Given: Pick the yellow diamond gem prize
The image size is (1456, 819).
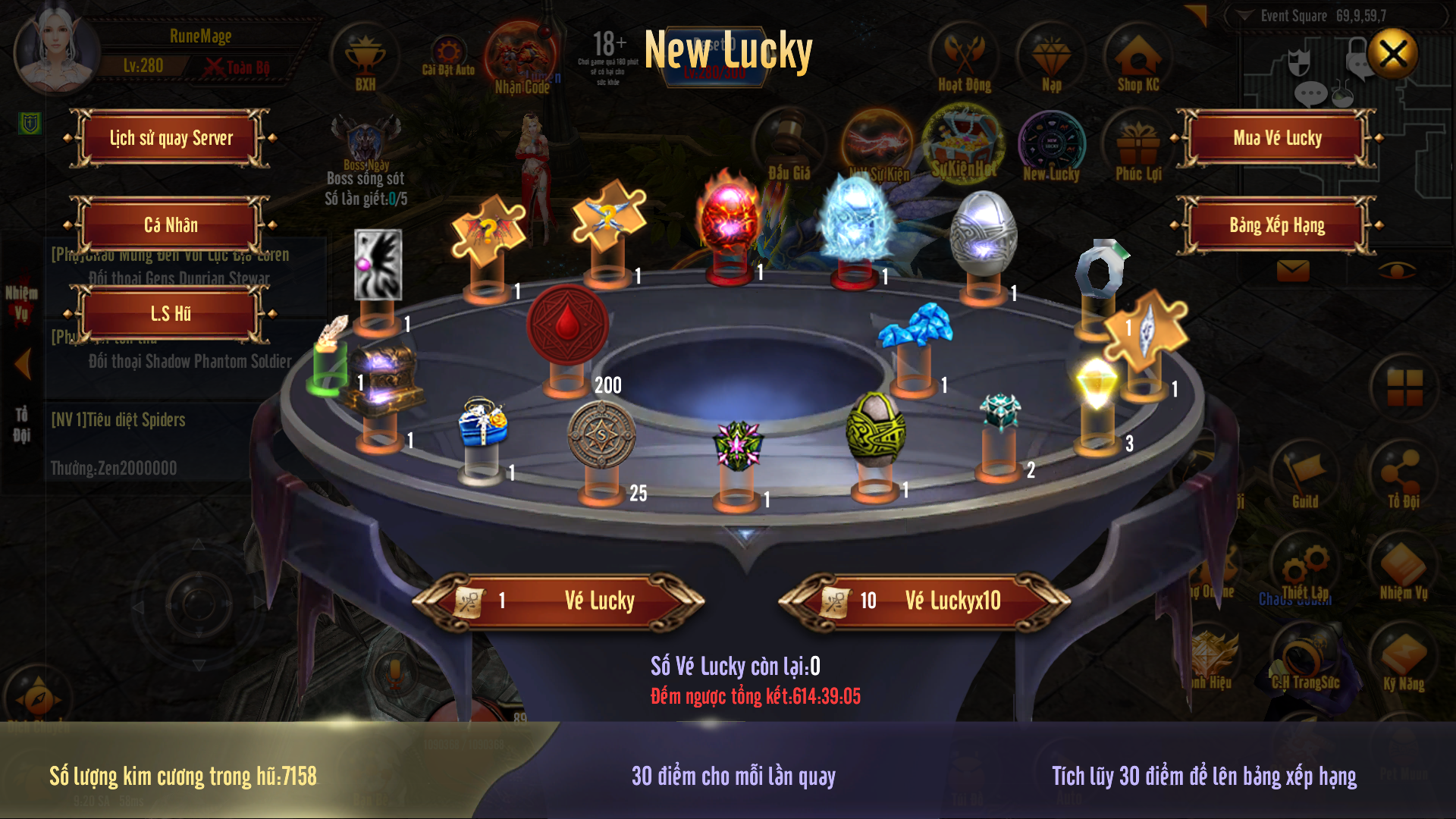Looking at the screenshot, I should coord(1096,383).
